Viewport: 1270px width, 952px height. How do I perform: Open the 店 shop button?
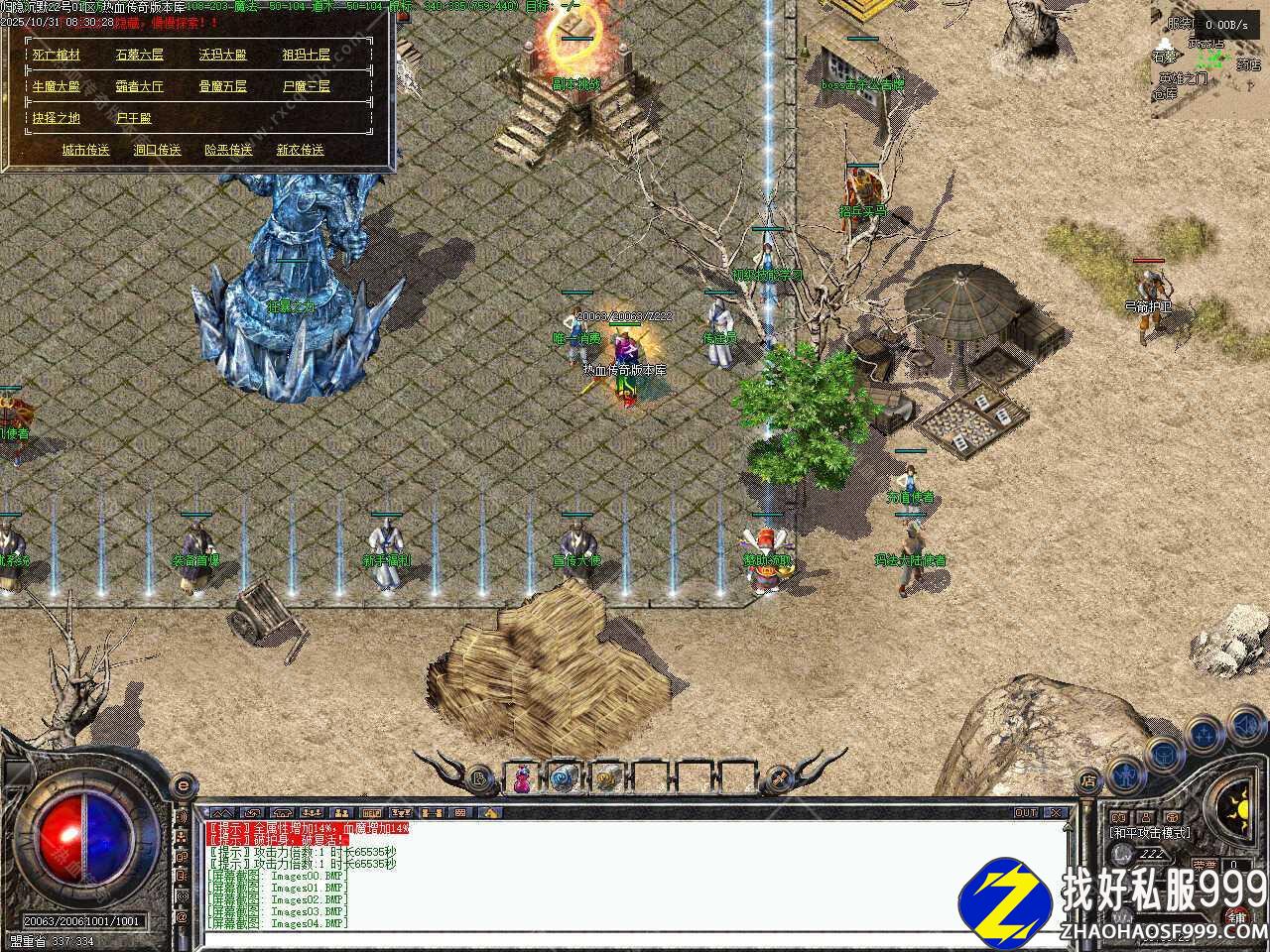click(x=1088, y=781)
